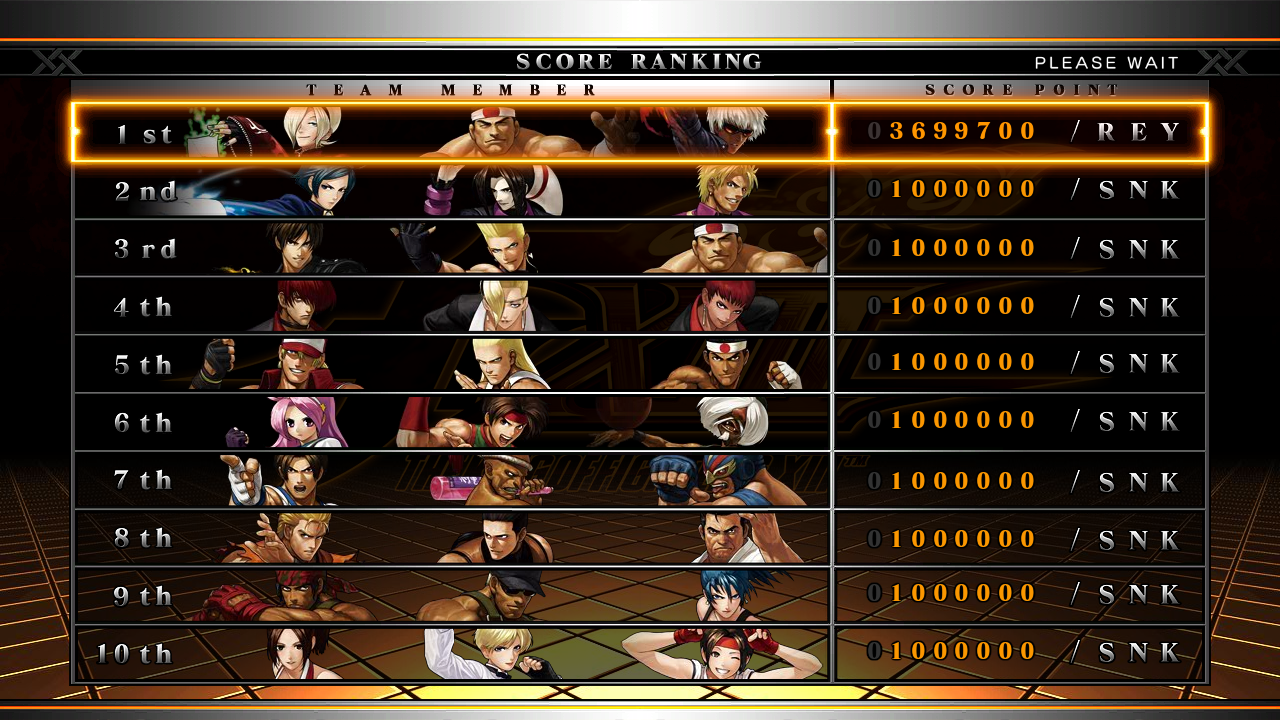
Task: Pick the 10th place ranking row
Action: coord(640,654)
